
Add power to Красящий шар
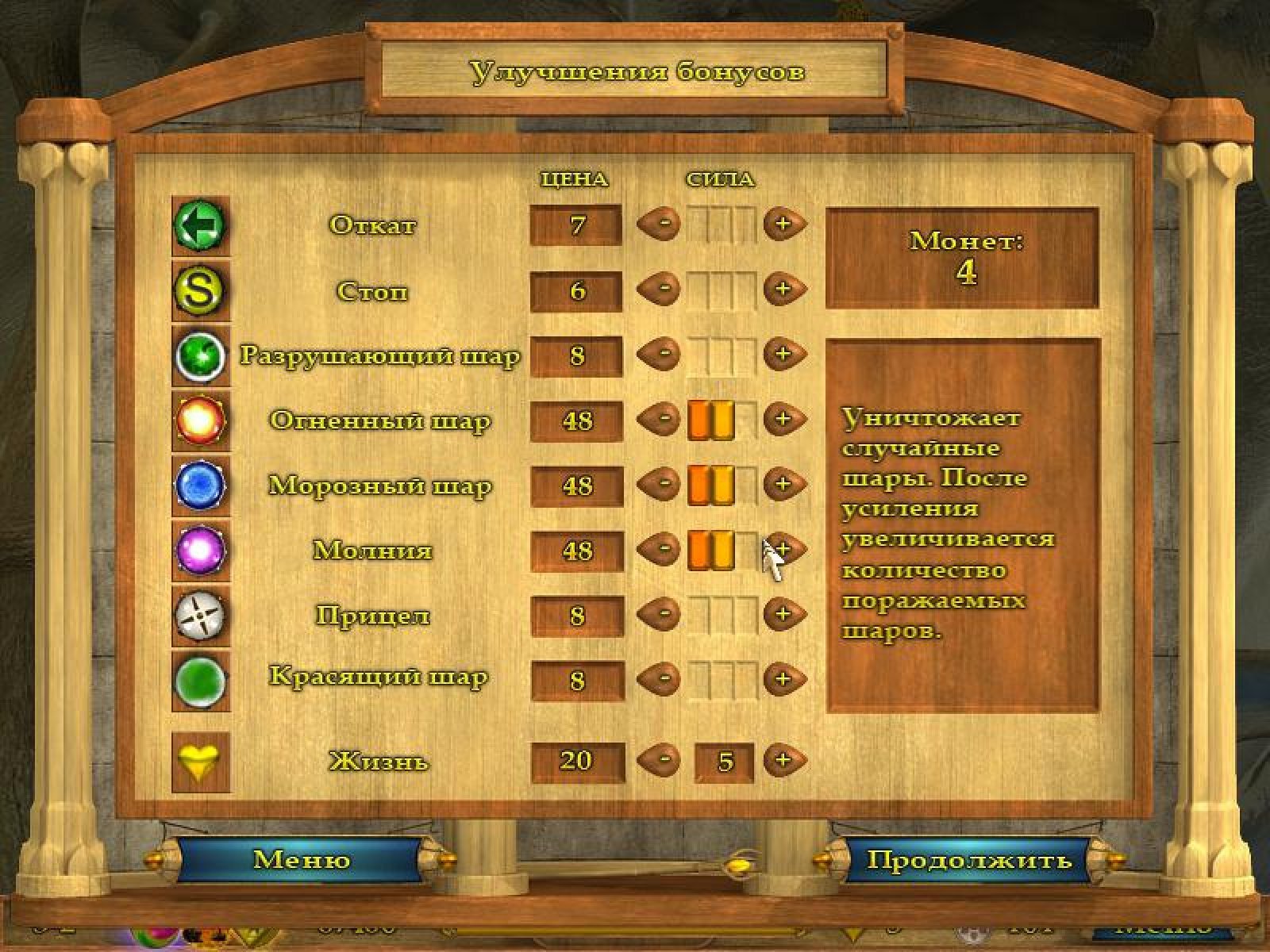click(x=783, y=680)
